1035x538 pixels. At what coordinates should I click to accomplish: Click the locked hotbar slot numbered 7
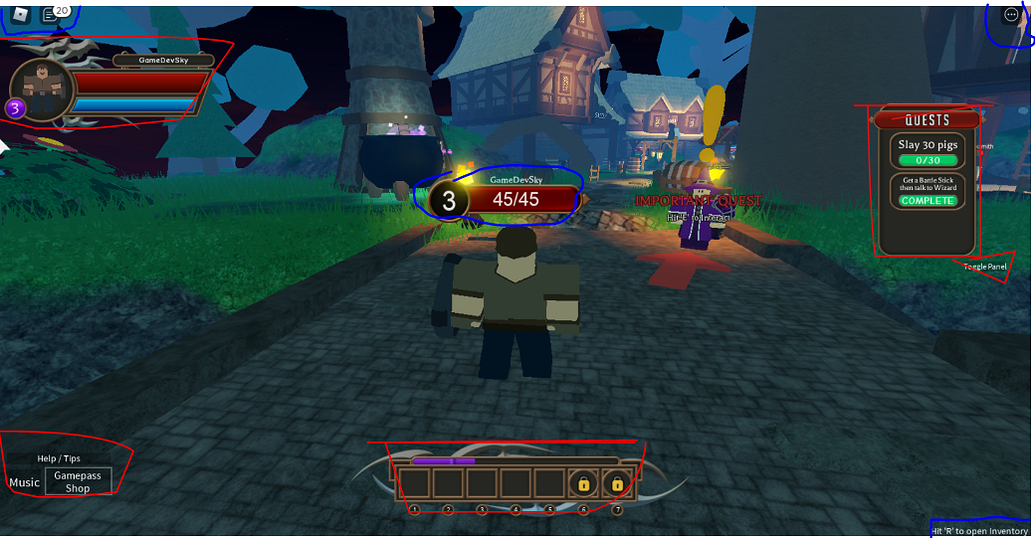pos(617,484)
